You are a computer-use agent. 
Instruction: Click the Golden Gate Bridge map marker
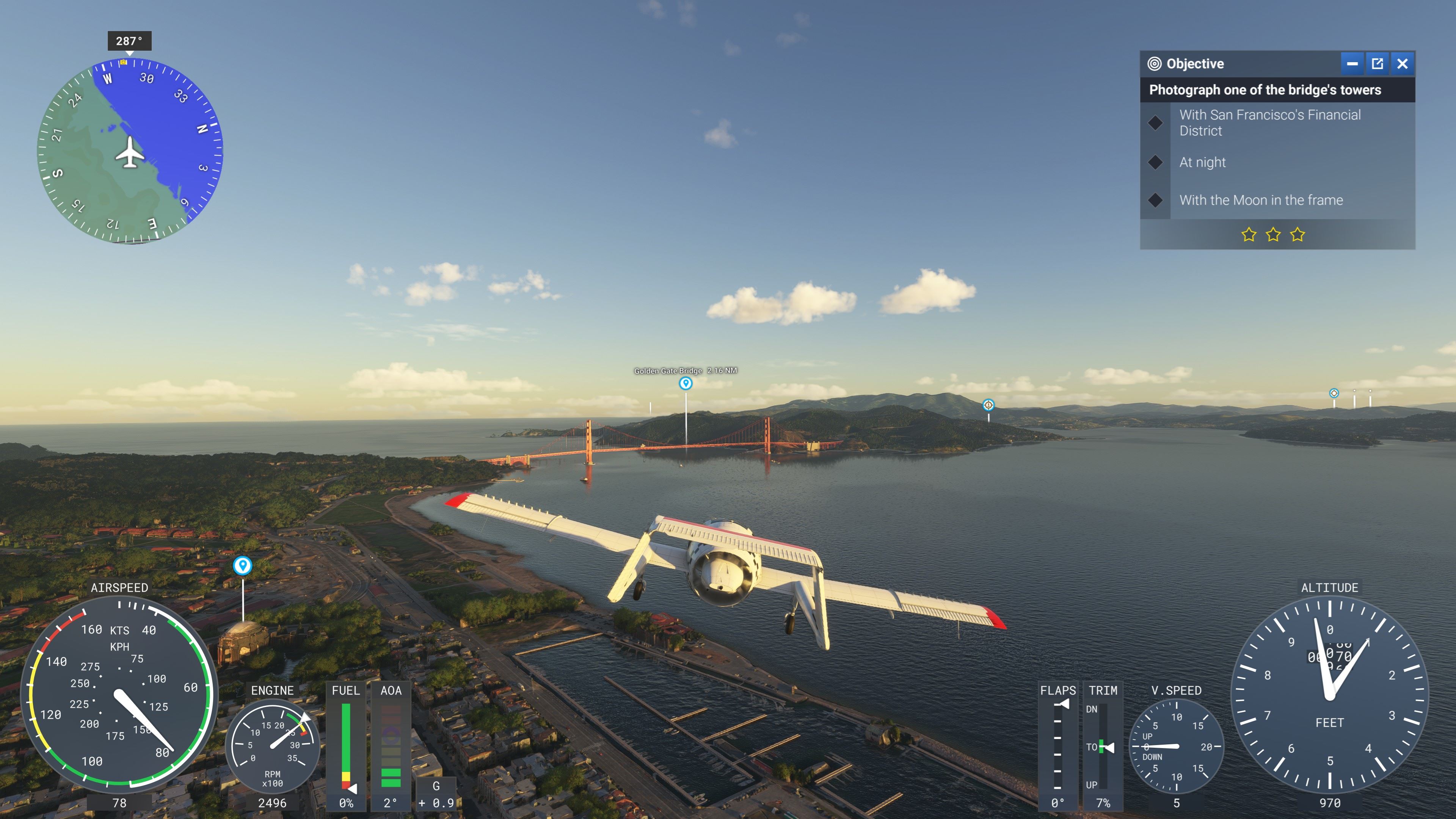686,384
